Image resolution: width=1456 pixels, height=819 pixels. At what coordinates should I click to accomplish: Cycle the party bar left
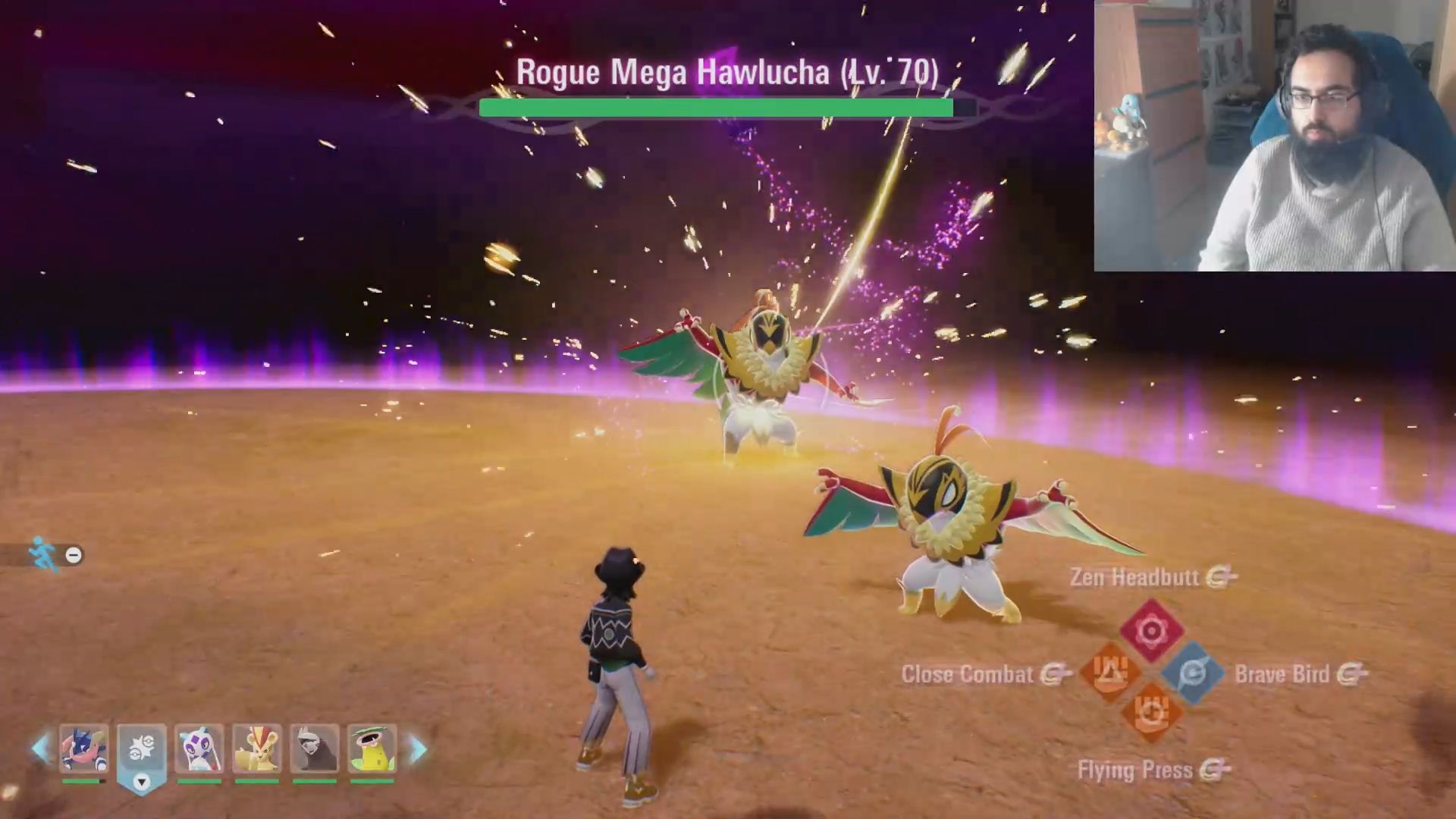coord(39,749)
